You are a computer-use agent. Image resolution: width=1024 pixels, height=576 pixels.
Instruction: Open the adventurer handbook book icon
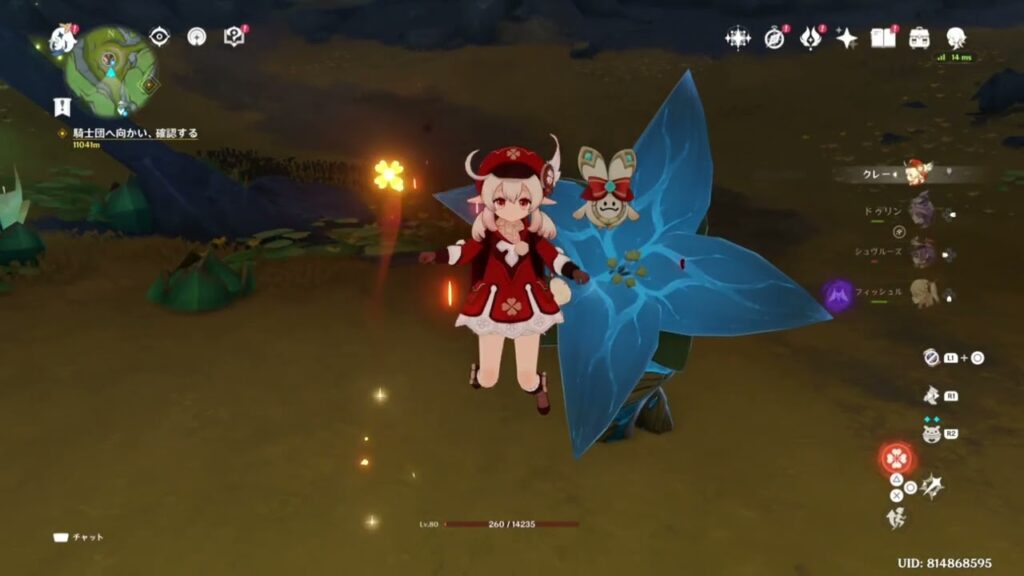882,38
